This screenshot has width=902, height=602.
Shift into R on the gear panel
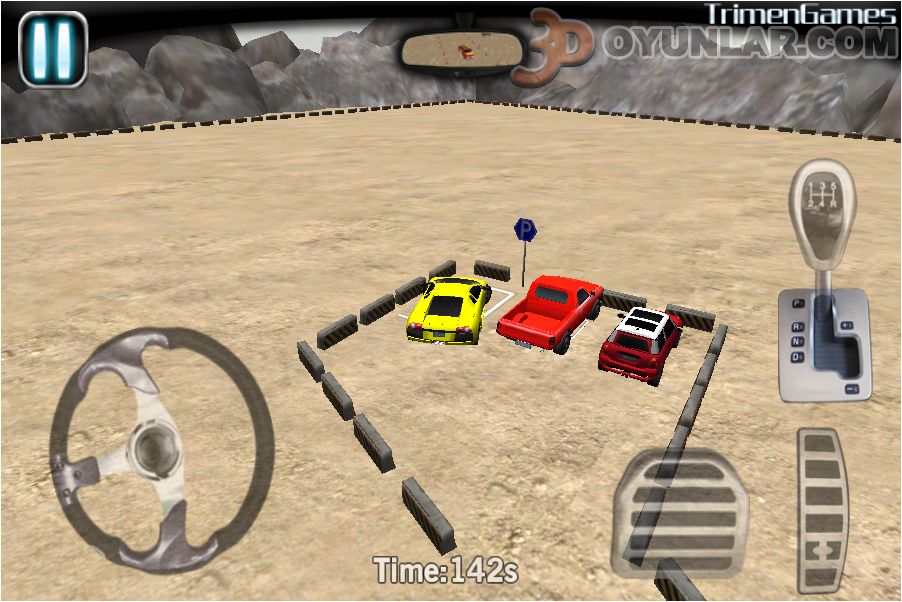[x=798, y=326]
